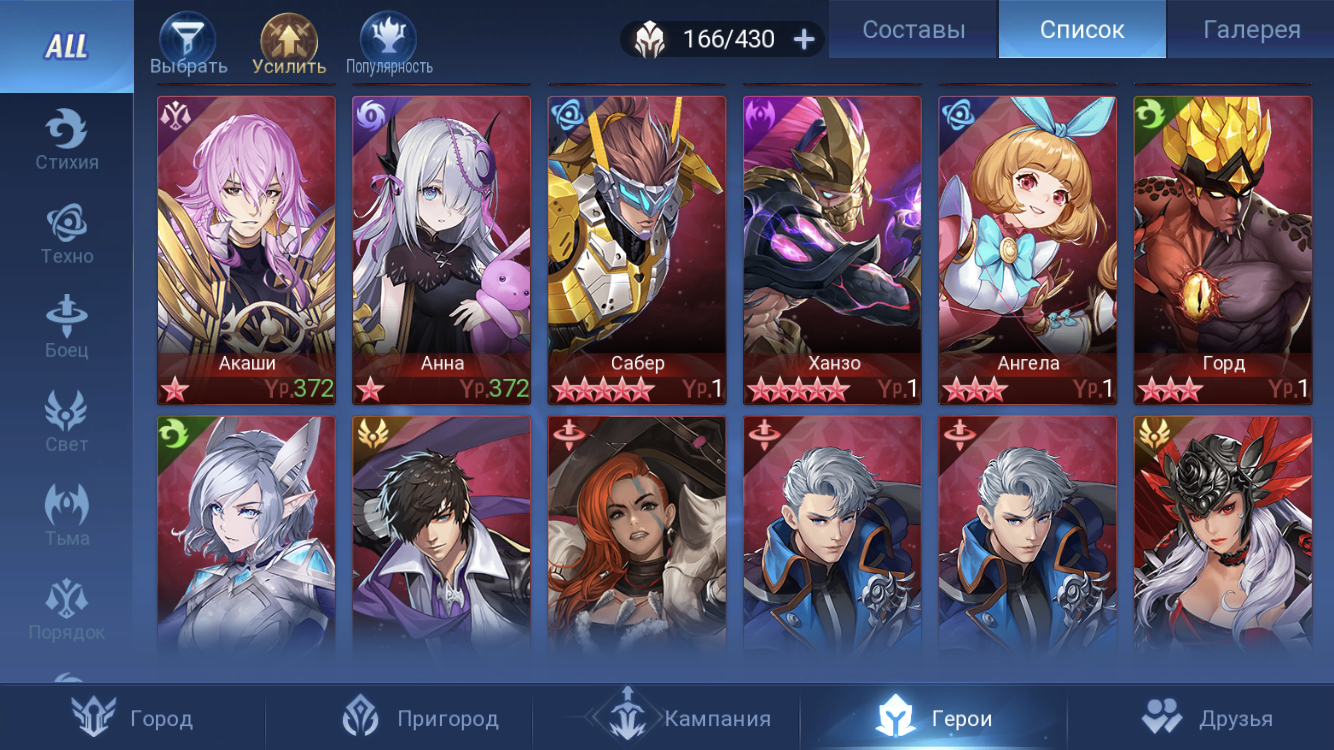Filter heroes by Порядок faction
The width and height of the screenshot is (1334, 750).
click(x=66, y=610)
